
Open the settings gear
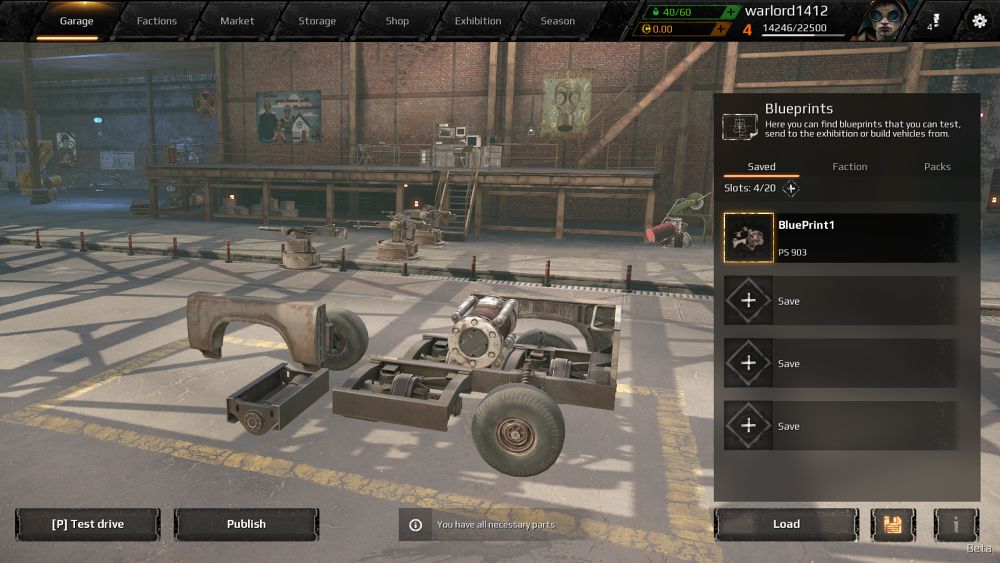(978, 21)
